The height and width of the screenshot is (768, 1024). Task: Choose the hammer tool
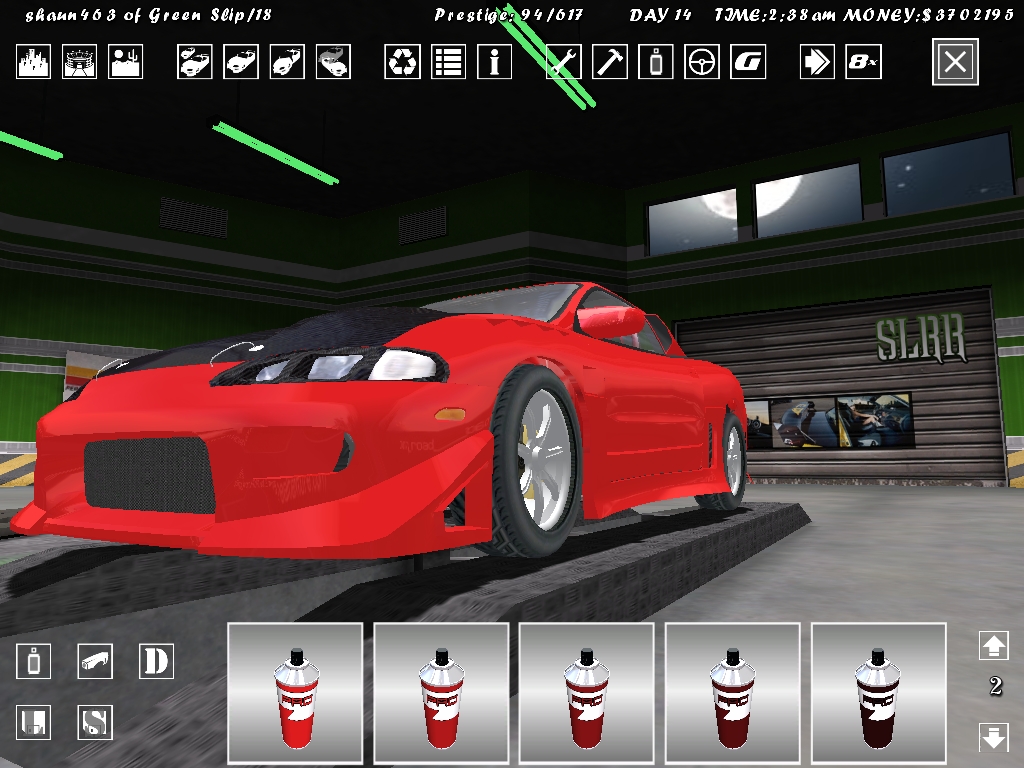point(610,62)
